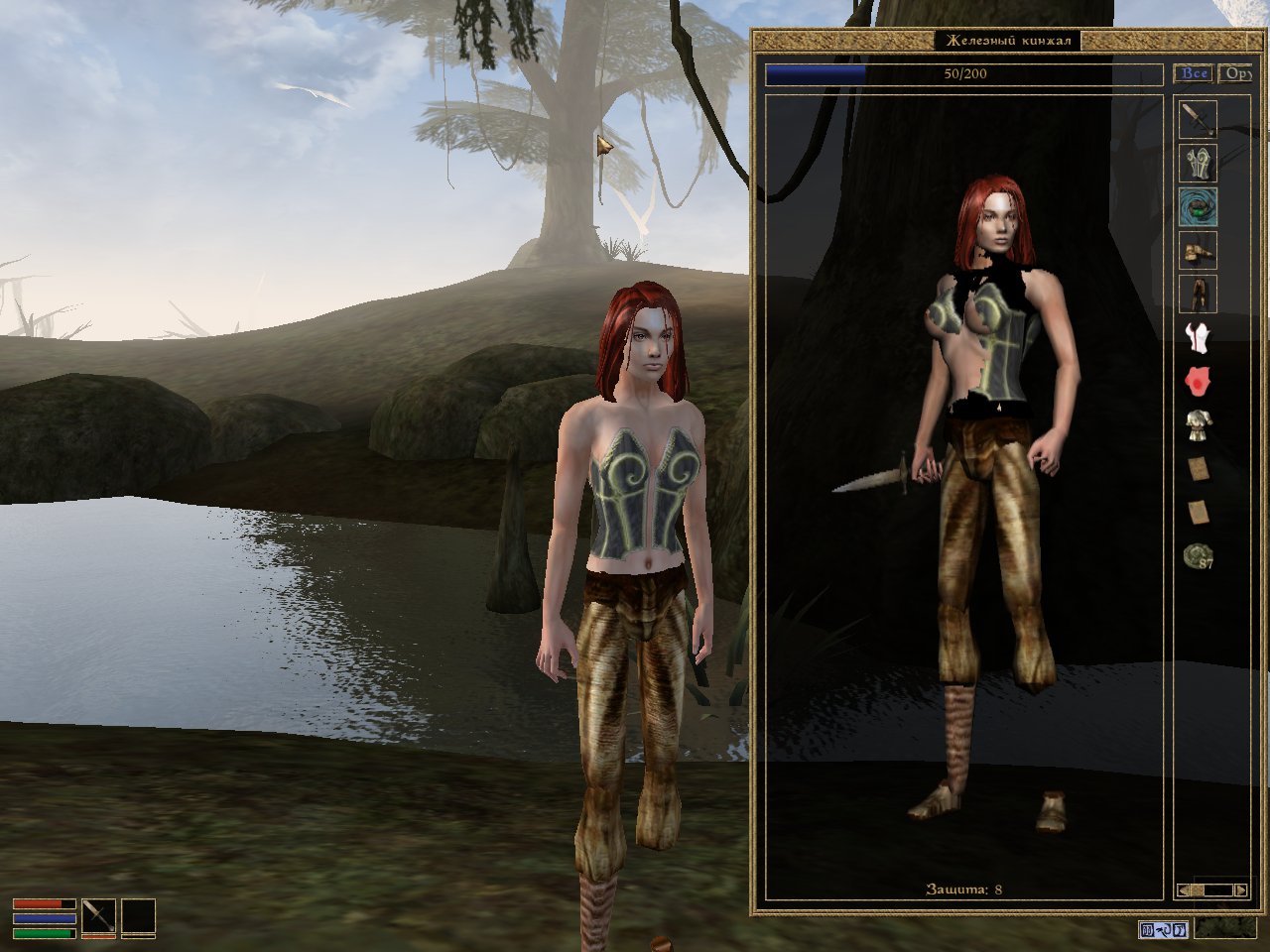Select the "Все" filter tab
Image resolution: width=1270 pixels, height=952 pixels.
click(1194, 73)
